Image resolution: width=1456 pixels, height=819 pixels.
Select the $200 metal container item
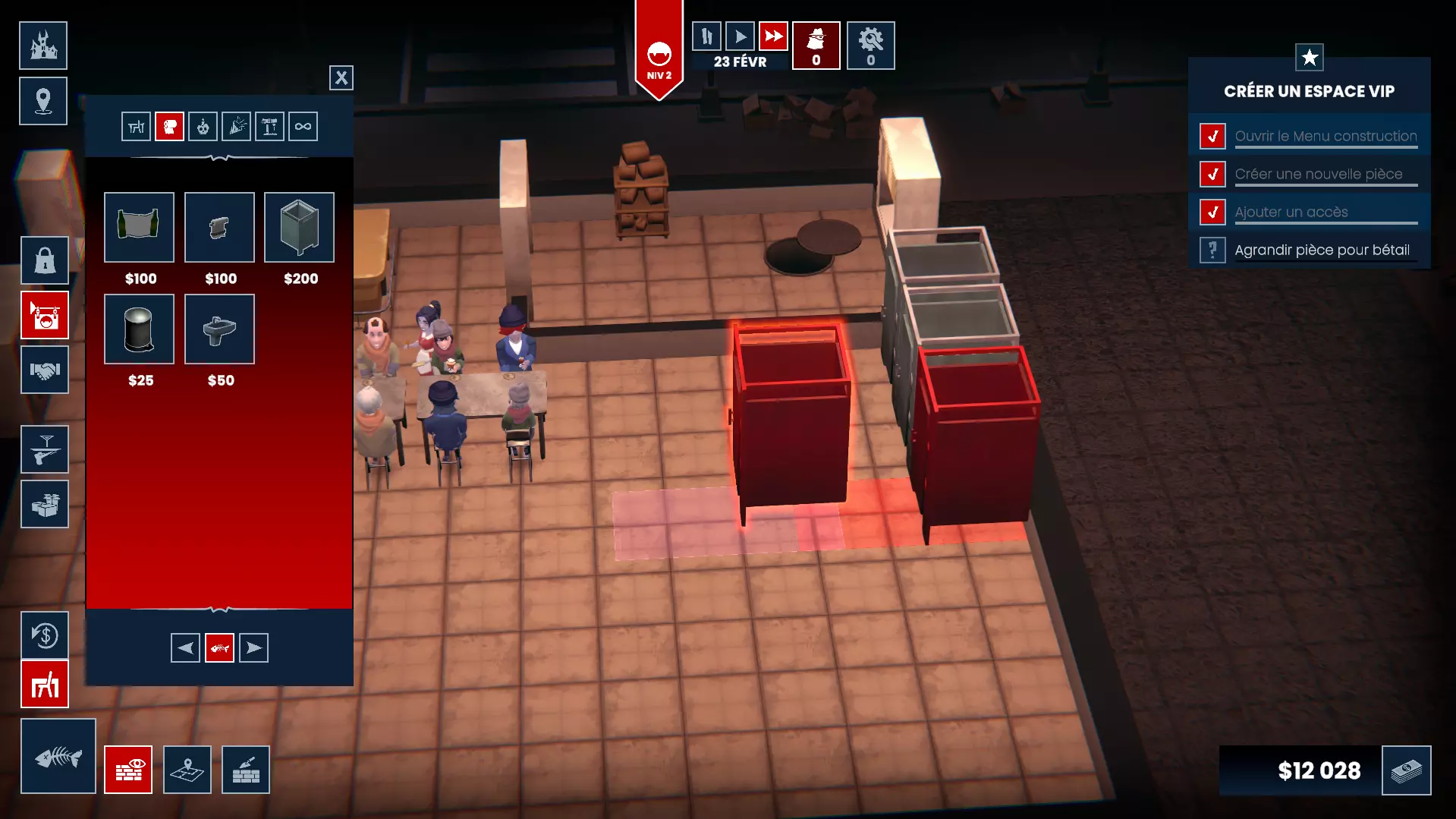[x=299, y=228]
